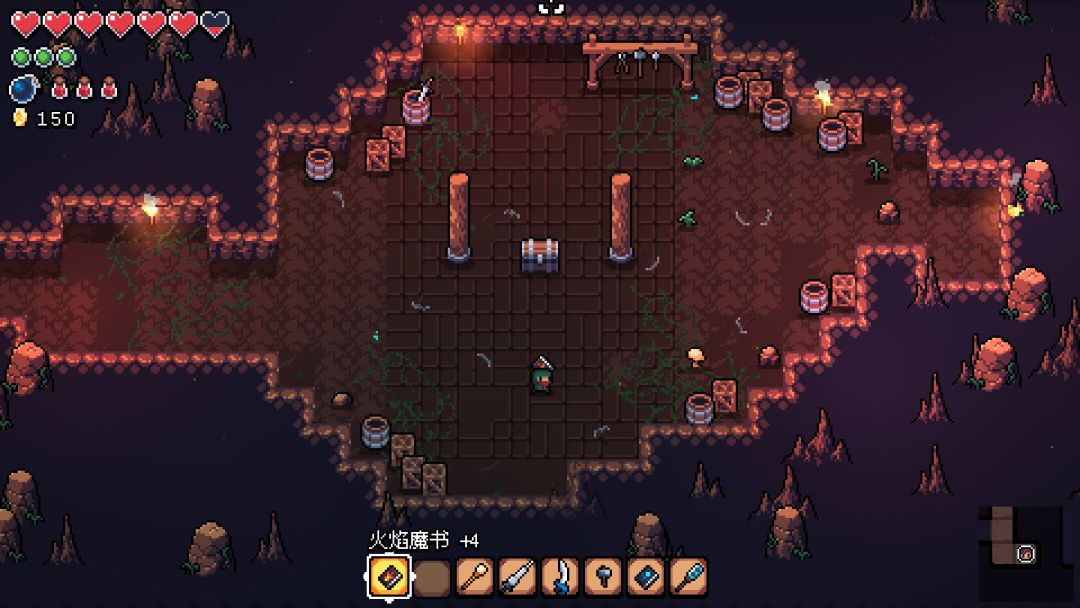The width and height of the screenshot is (1080, 608).
Task: Equip the curved blue-hilted dagger
Action: [x=560, y=577]
